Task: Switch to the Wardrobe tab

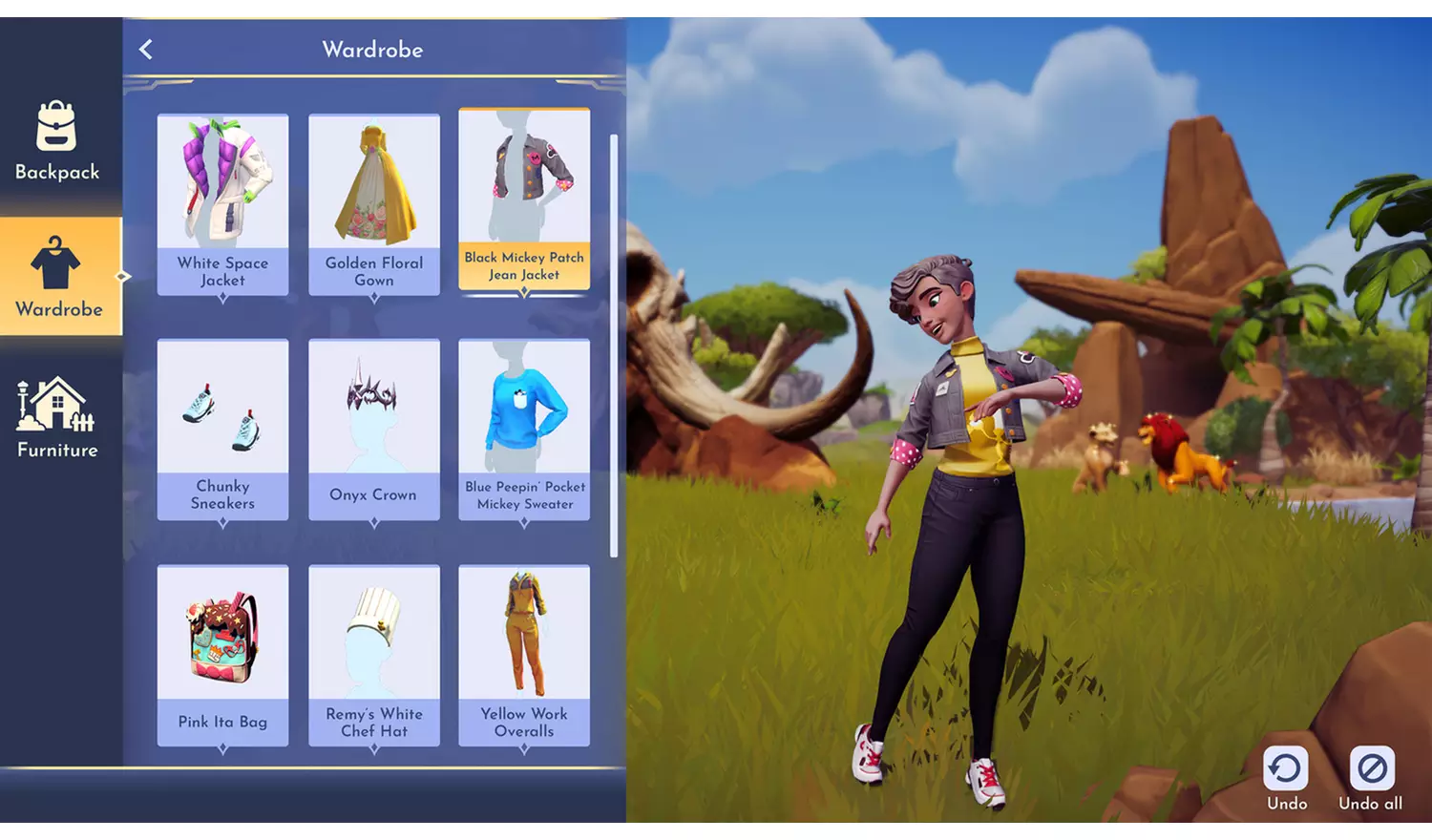Action: pyautogui.click(x=59, y=276)
